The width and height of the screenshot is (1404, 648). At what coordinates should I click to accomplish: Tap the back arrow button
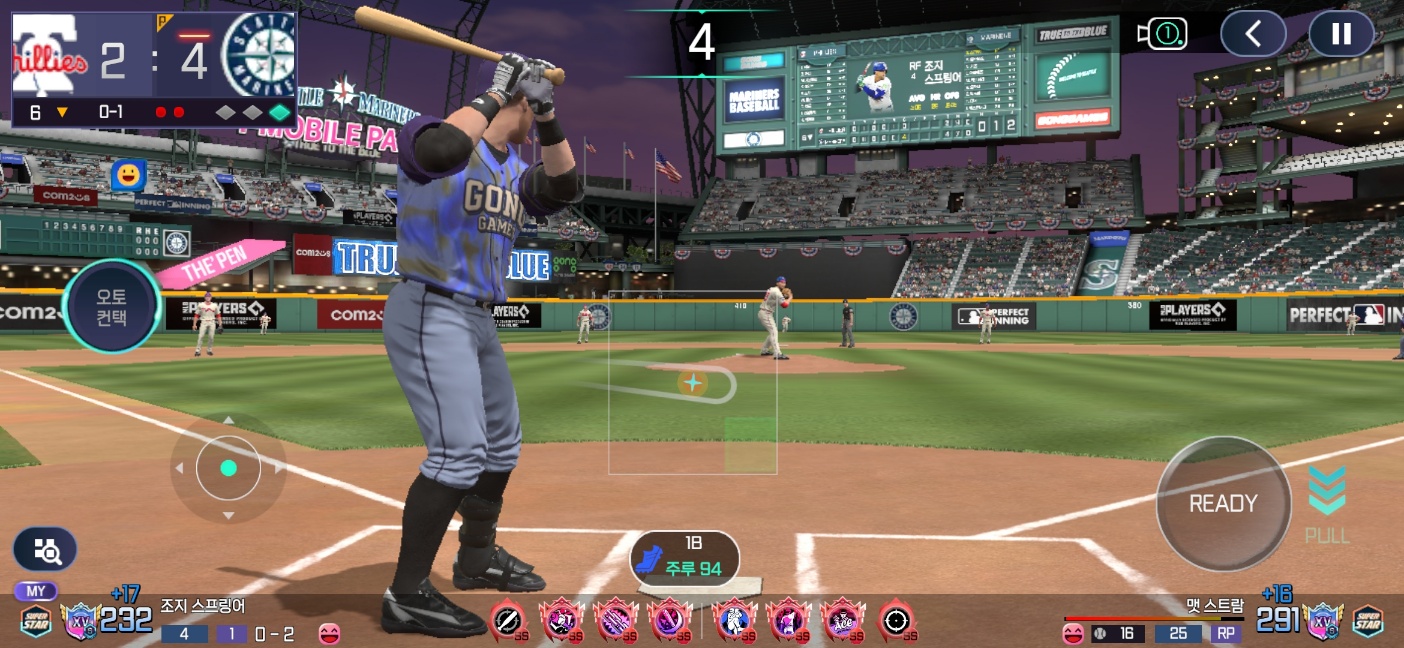[1252, 34]
